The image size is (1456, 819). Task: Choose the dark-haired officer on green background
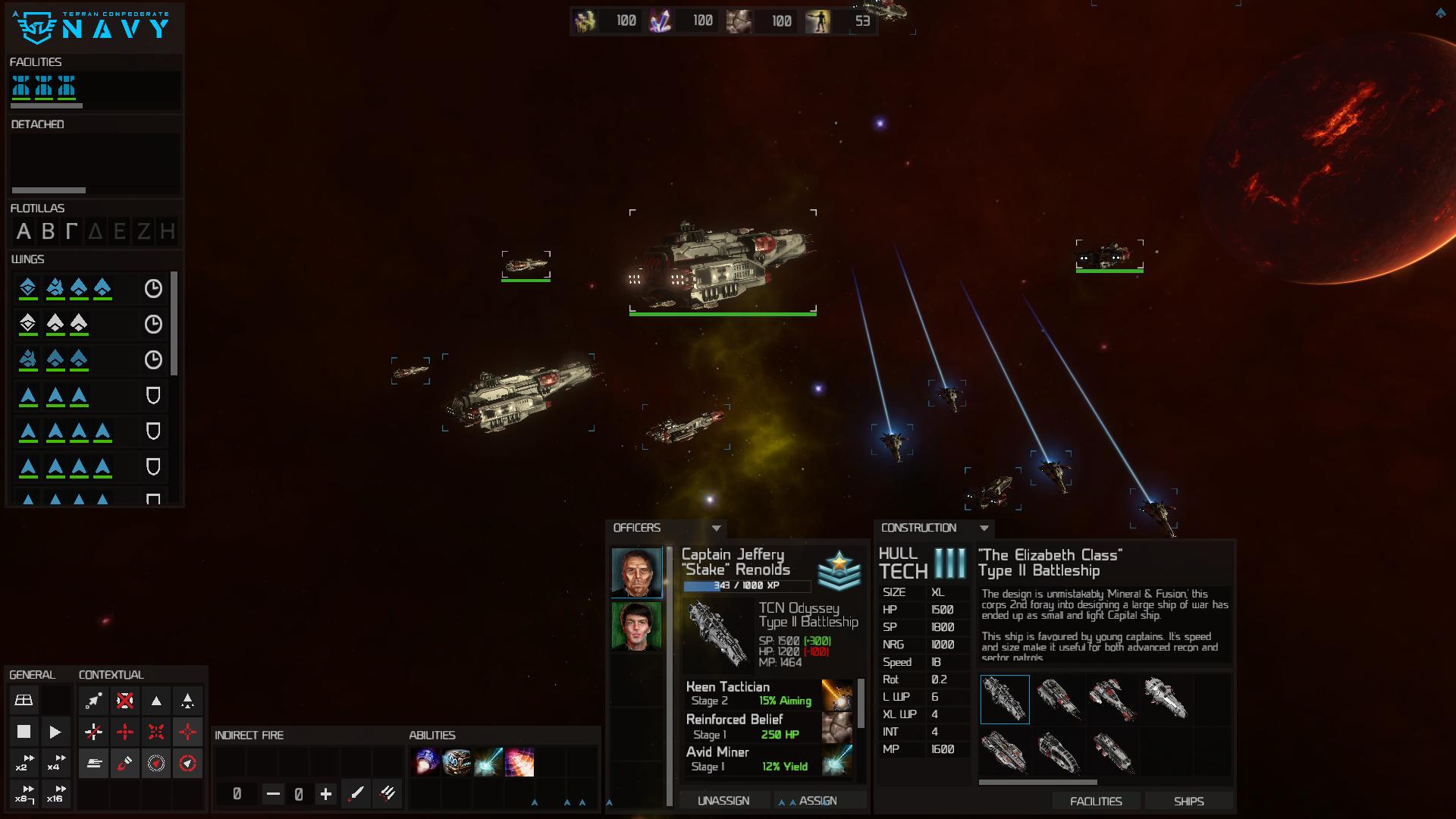coord(636,626)
